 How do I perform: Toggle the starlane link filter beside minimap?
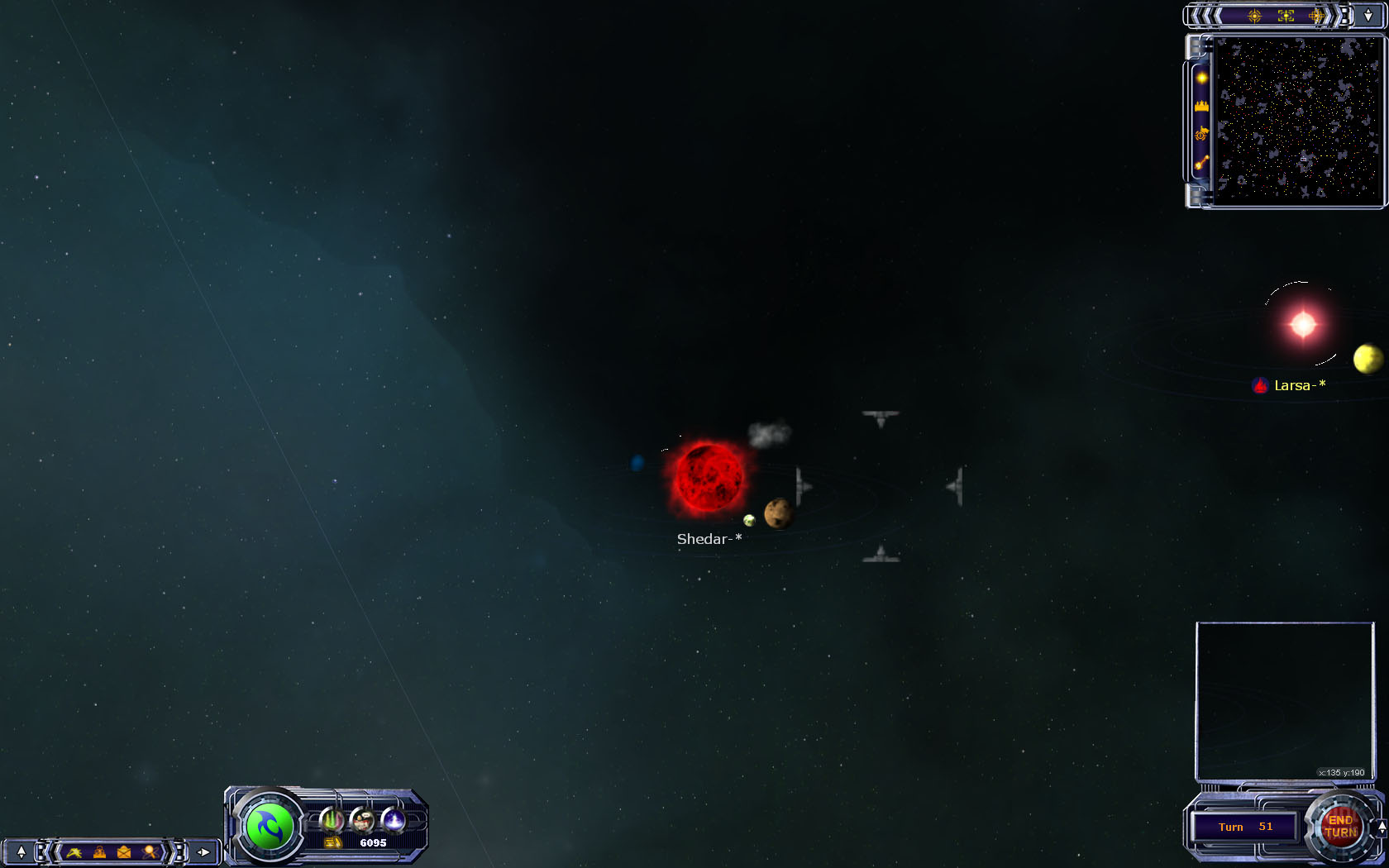click(1201, 163)
